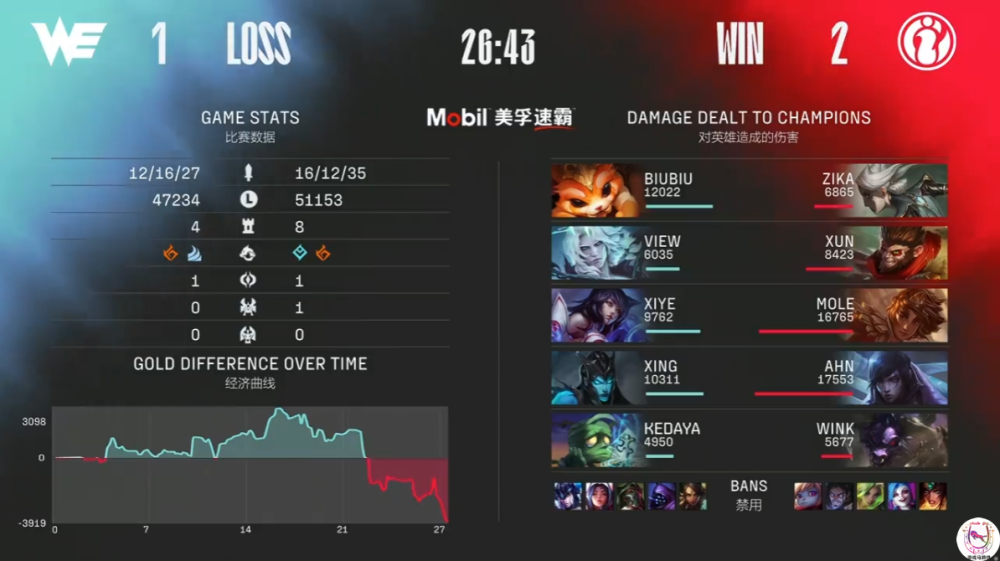The height and width of the screenshot is (561, 1000).
Task: Select XING's champion portrait
Action: coord(597,378)
